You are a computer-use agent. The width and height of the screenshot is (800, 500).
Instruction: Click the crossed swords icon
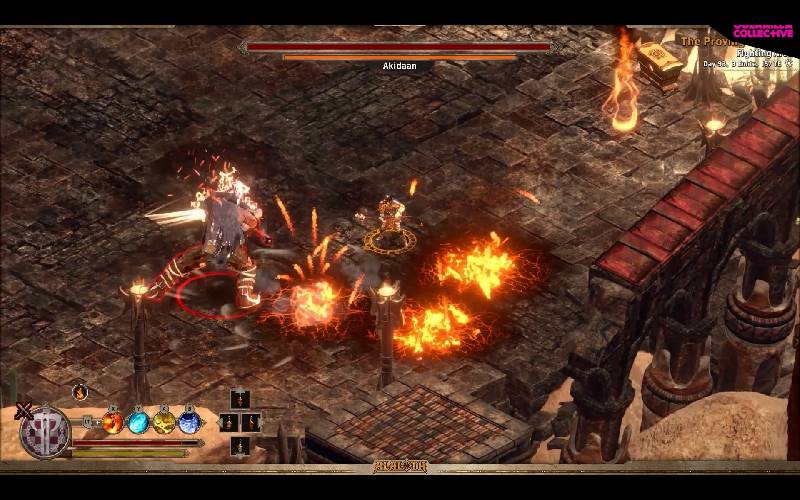point(23,409)
